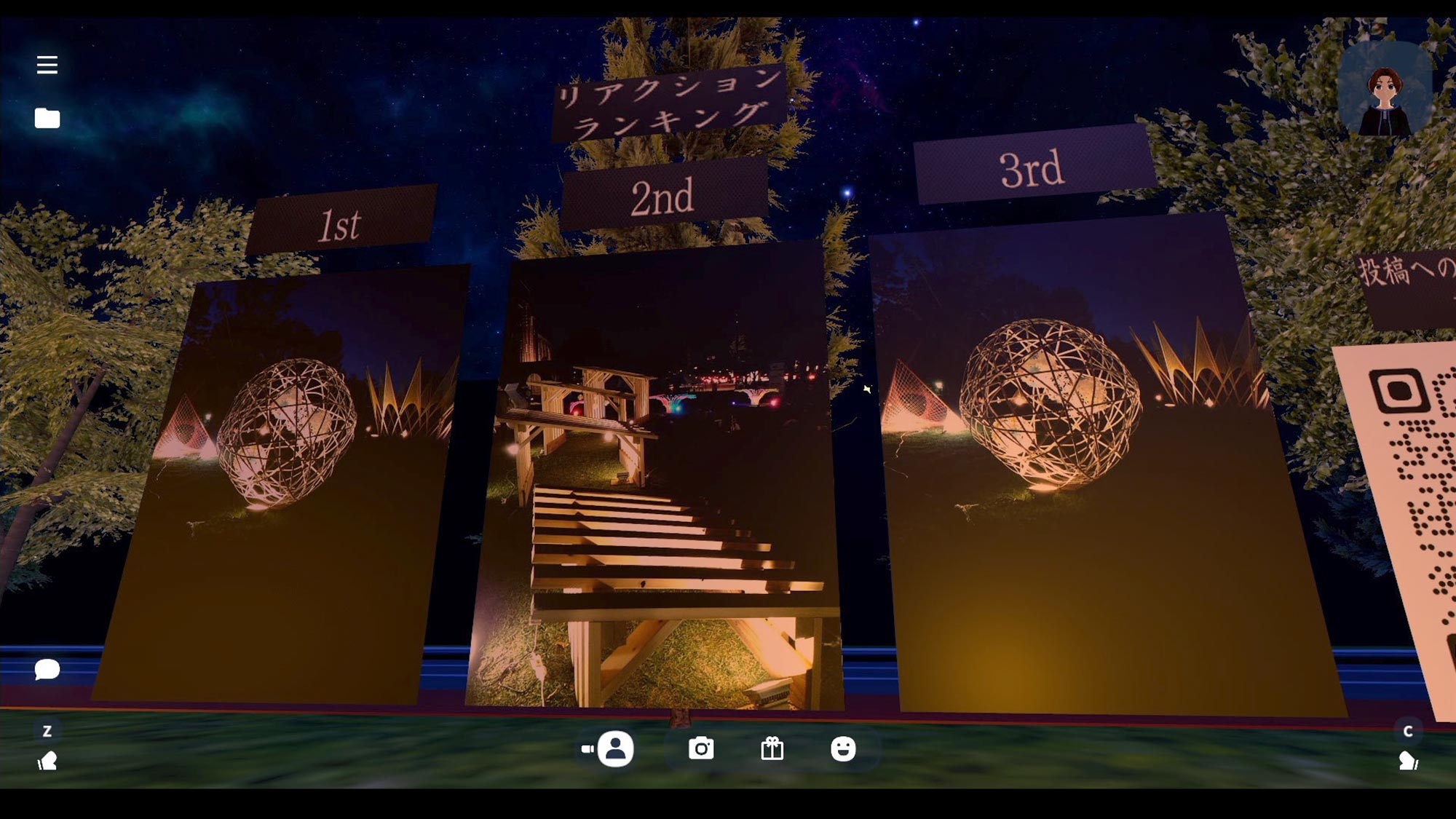Click the right hand action icon
The height and width of the screenshot is (819, 1456).
point(1408,761)
